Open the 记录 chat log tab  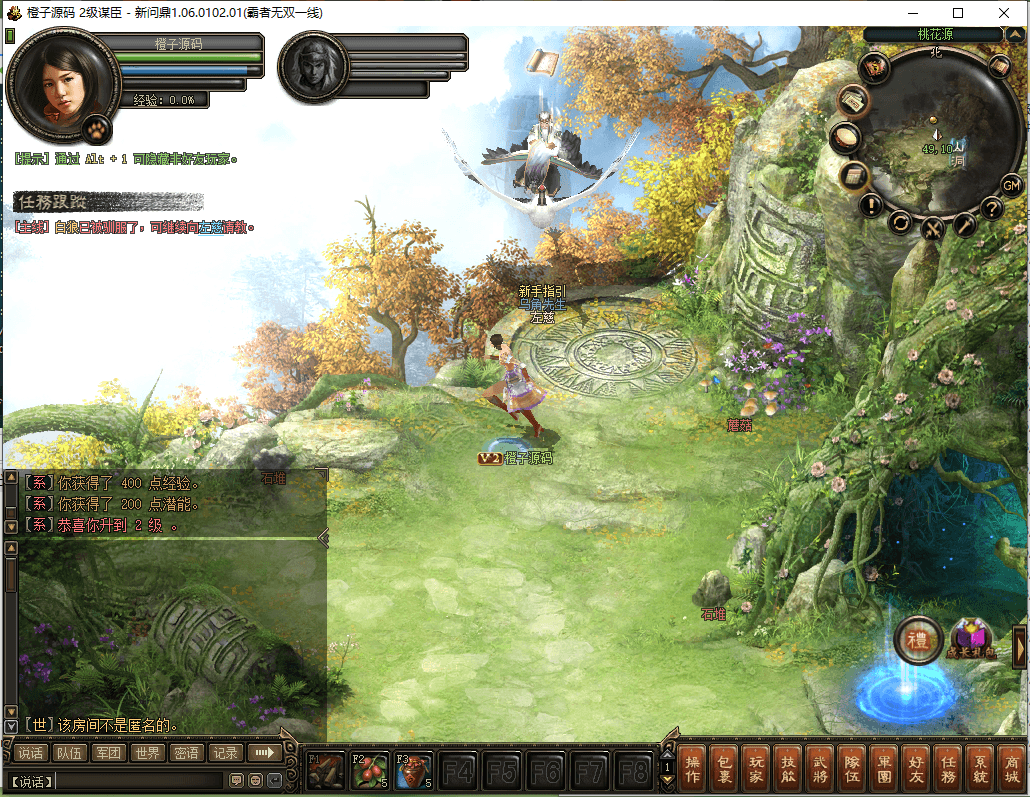pos(225,753)
